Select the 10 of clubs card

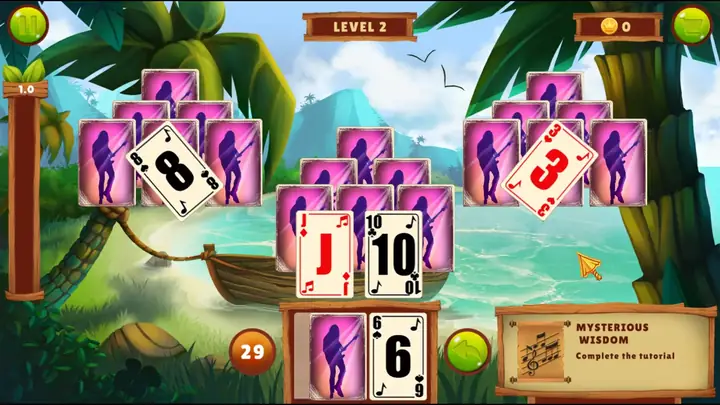click(x=394, y=254)
